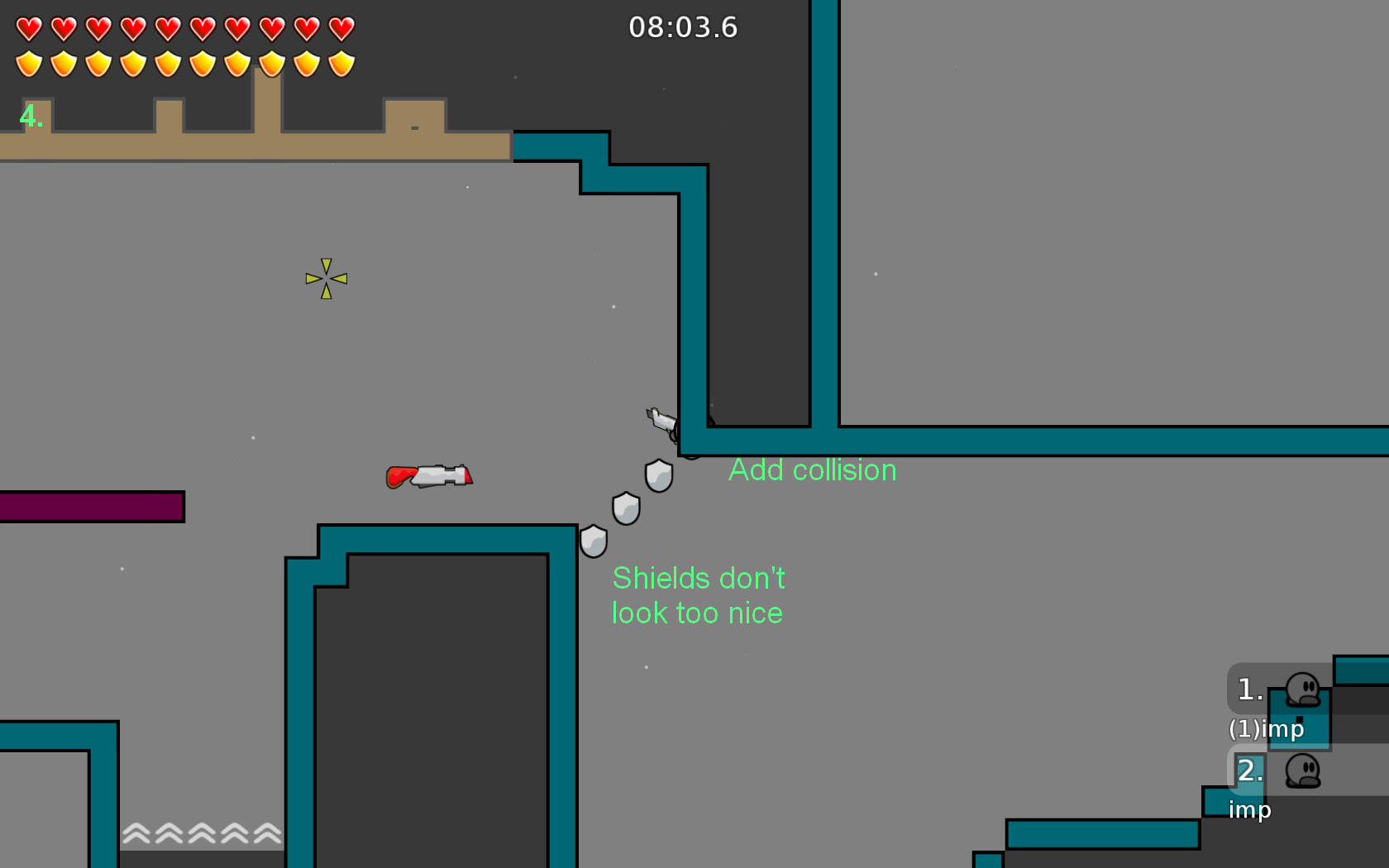The width and height of the screenshot is (1389, 868).
Task: Click the middle shield pickup
Action: click(626, 509)
